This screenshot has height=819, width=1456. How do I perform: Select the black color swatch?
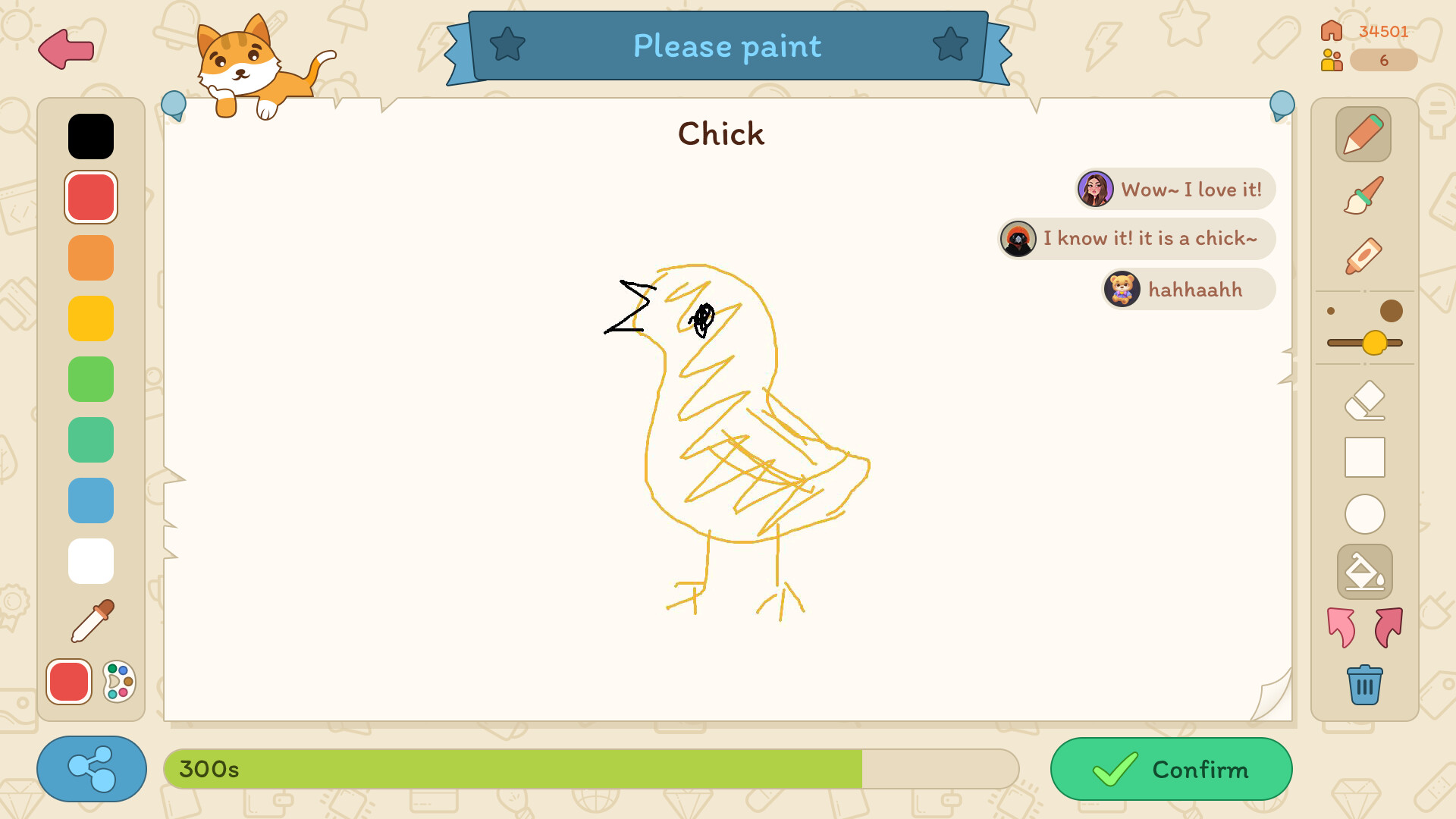point(90,136)
